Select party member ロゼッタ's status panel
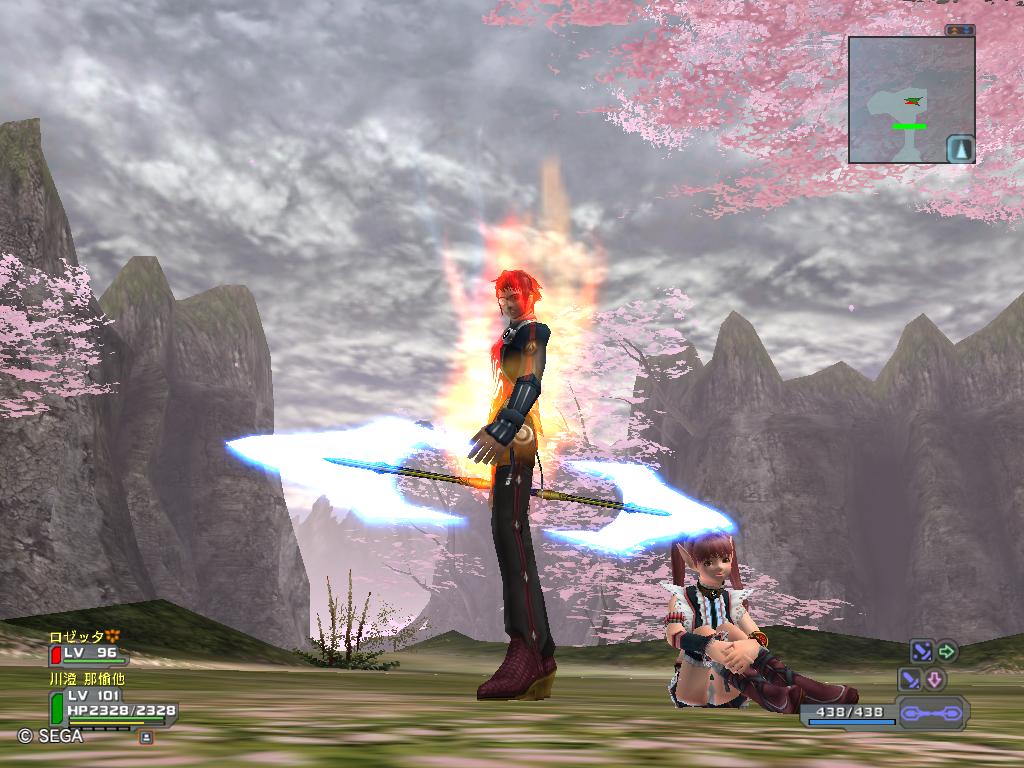Screen dimensions: 1024x768 (88, 647)
